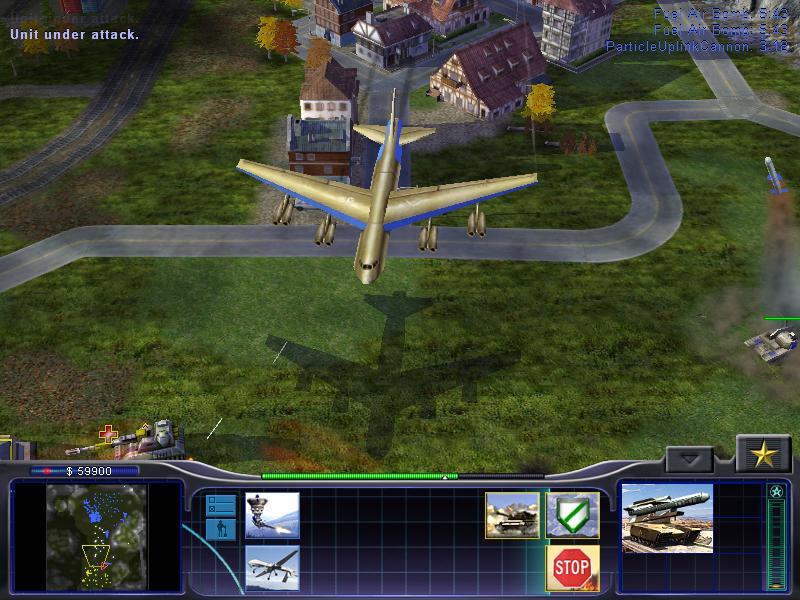
Task: Choose the Predator-style drone icon
Action: coord(272,567)
